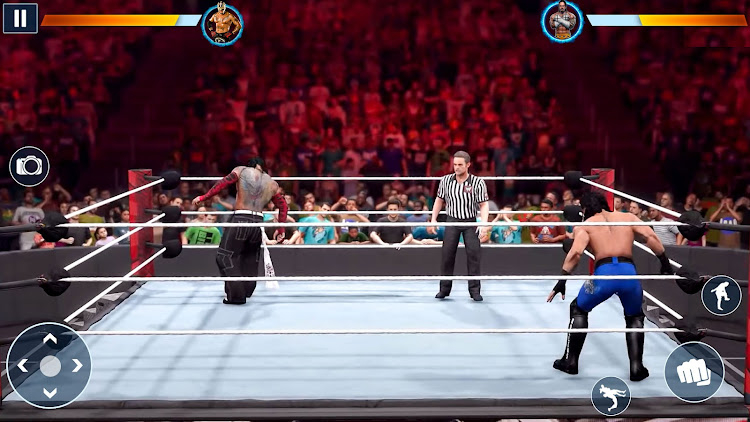Use the kick attack button
Screen dimensions: 750x422
(721, 295)
